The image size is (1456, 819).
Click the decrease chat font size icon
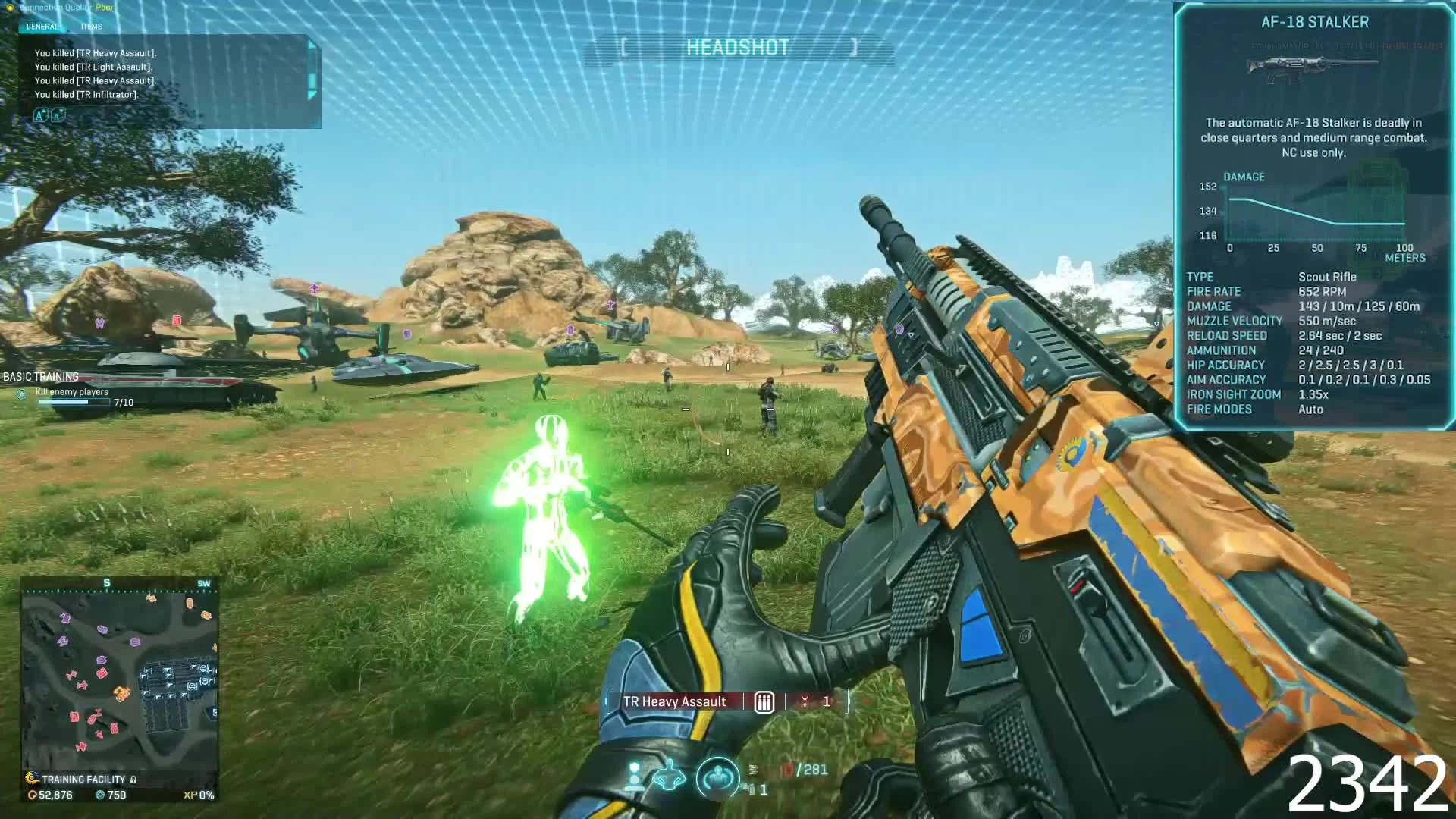(57, 116)
